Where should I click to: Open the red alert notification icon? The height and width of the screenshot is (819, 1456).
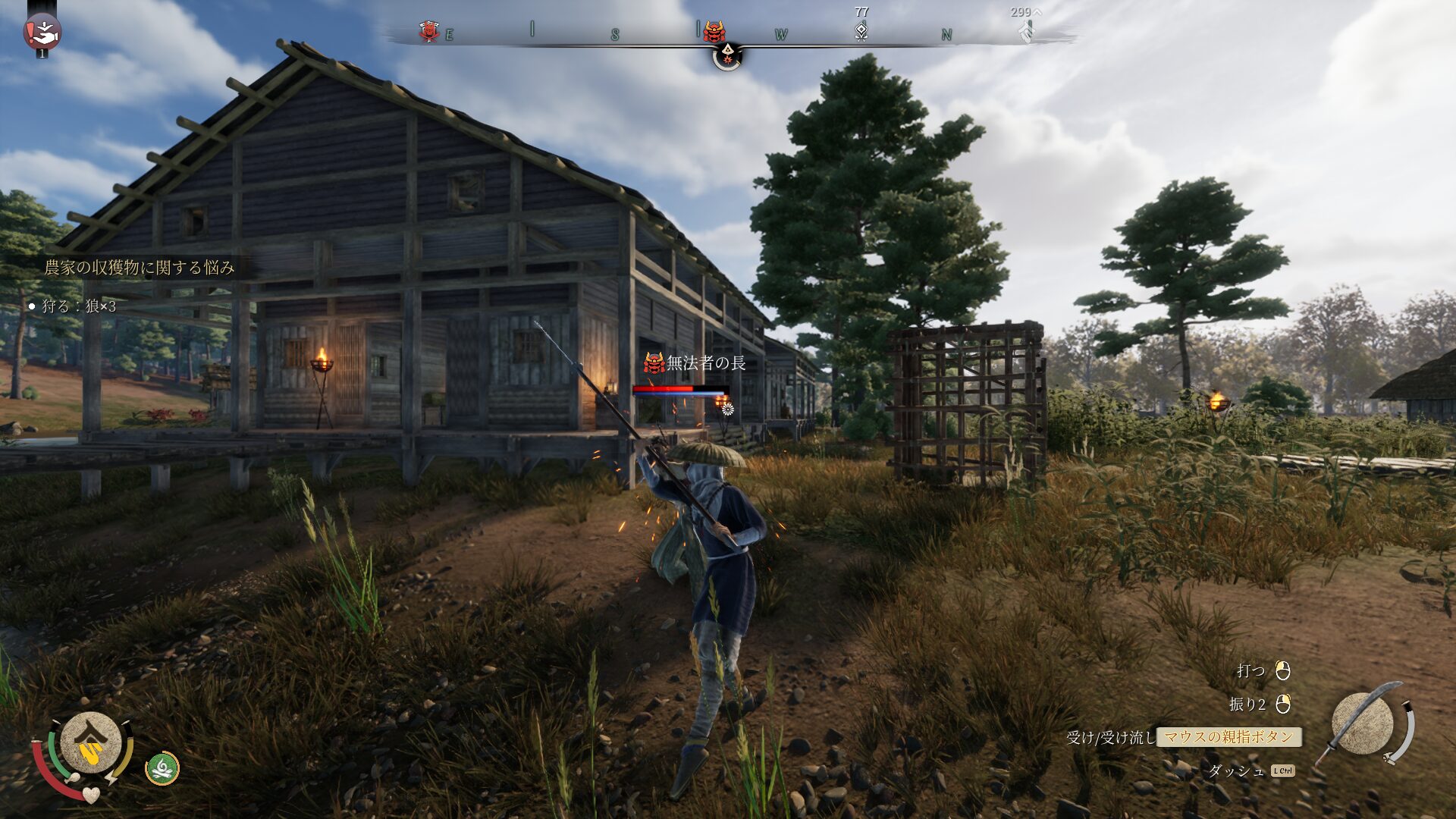[x=42, y=32]
